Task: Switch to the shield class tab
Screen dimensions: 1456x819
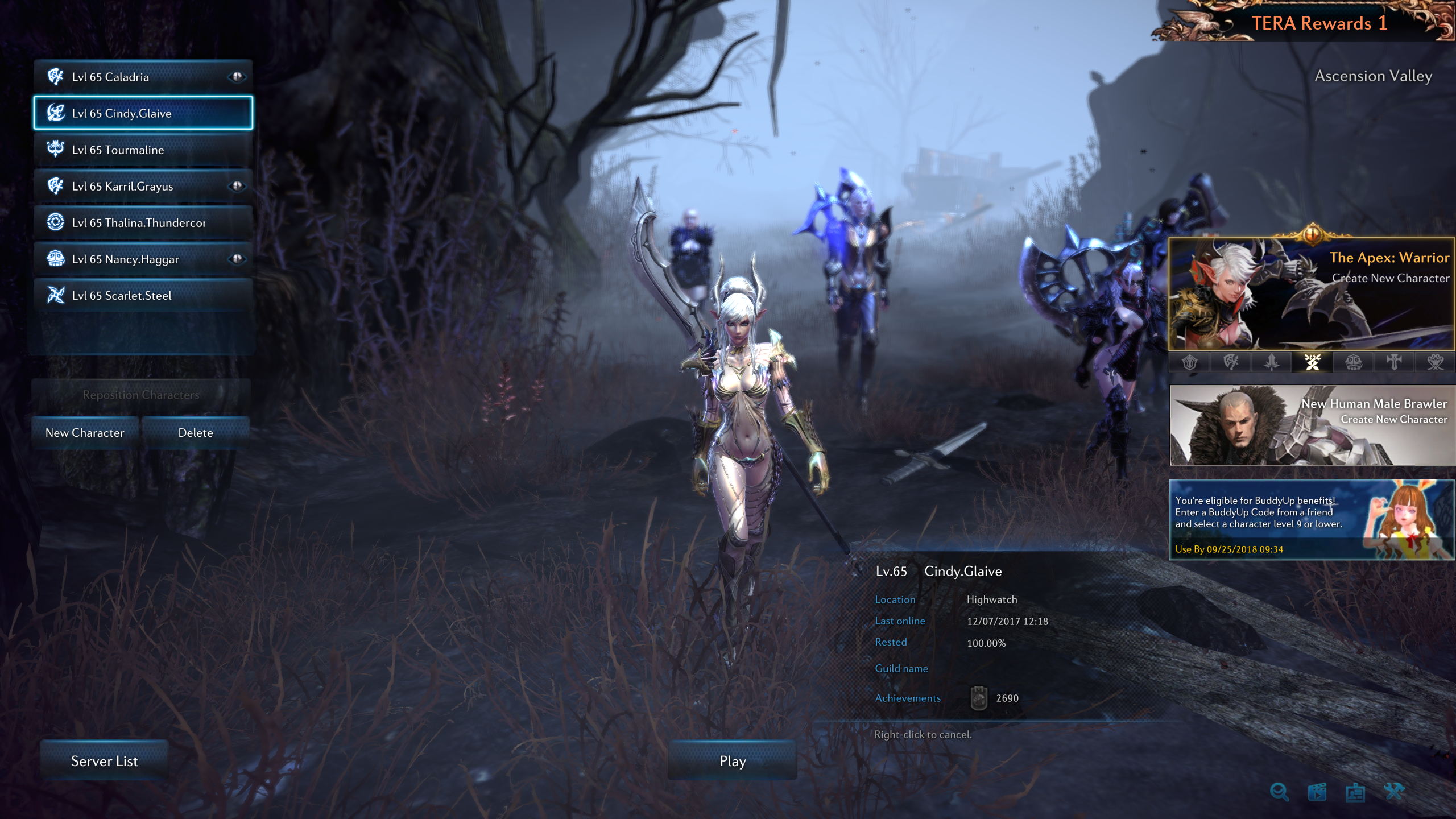Action: click(x=1189, y=362)
